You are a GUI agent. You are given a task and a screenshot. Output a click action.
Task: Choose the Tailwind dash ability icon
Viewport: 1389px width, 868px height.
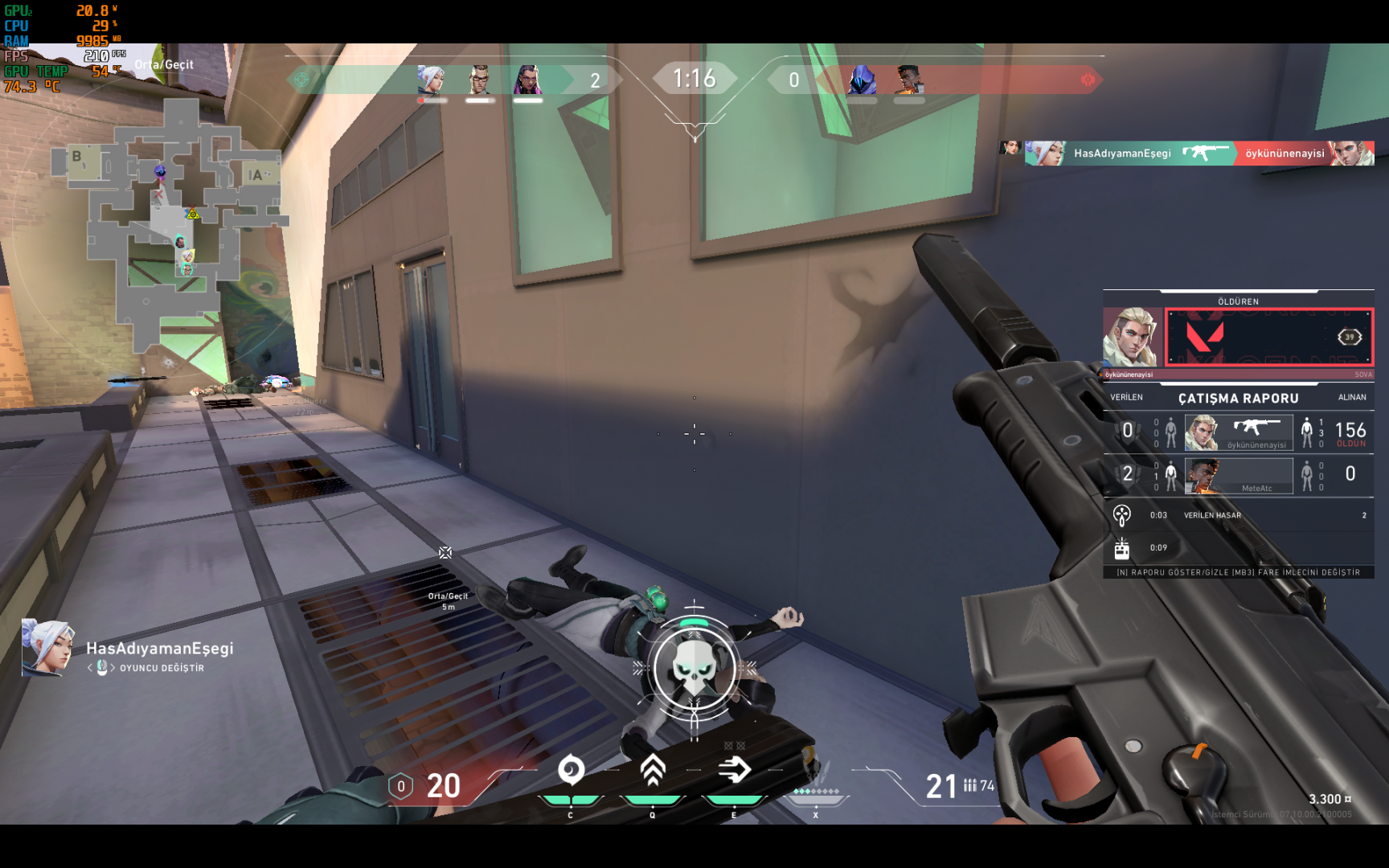[x=734, y=770]
